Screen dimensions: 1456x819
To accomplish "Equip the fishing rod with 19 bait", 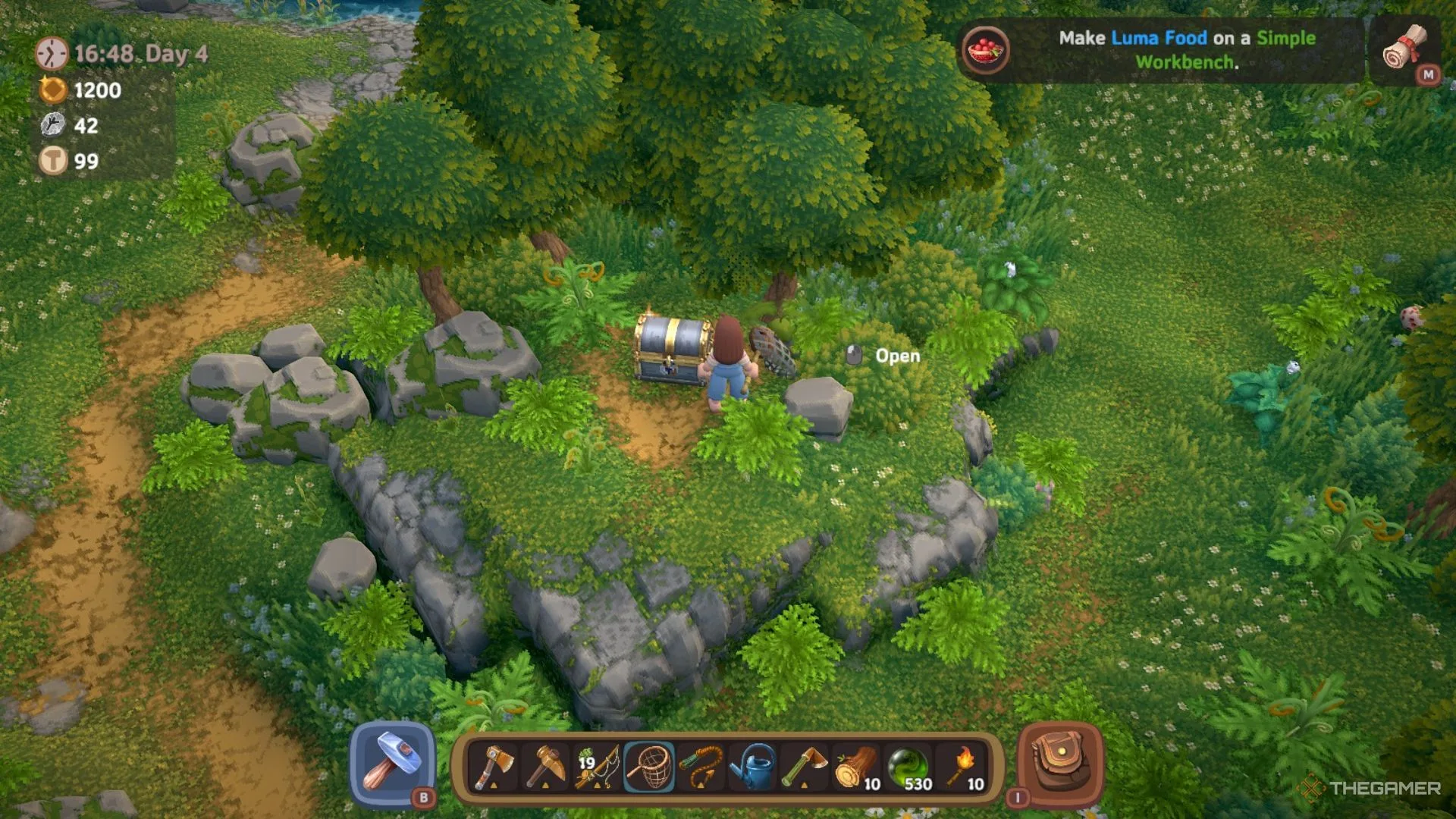I will coord(598,767).
